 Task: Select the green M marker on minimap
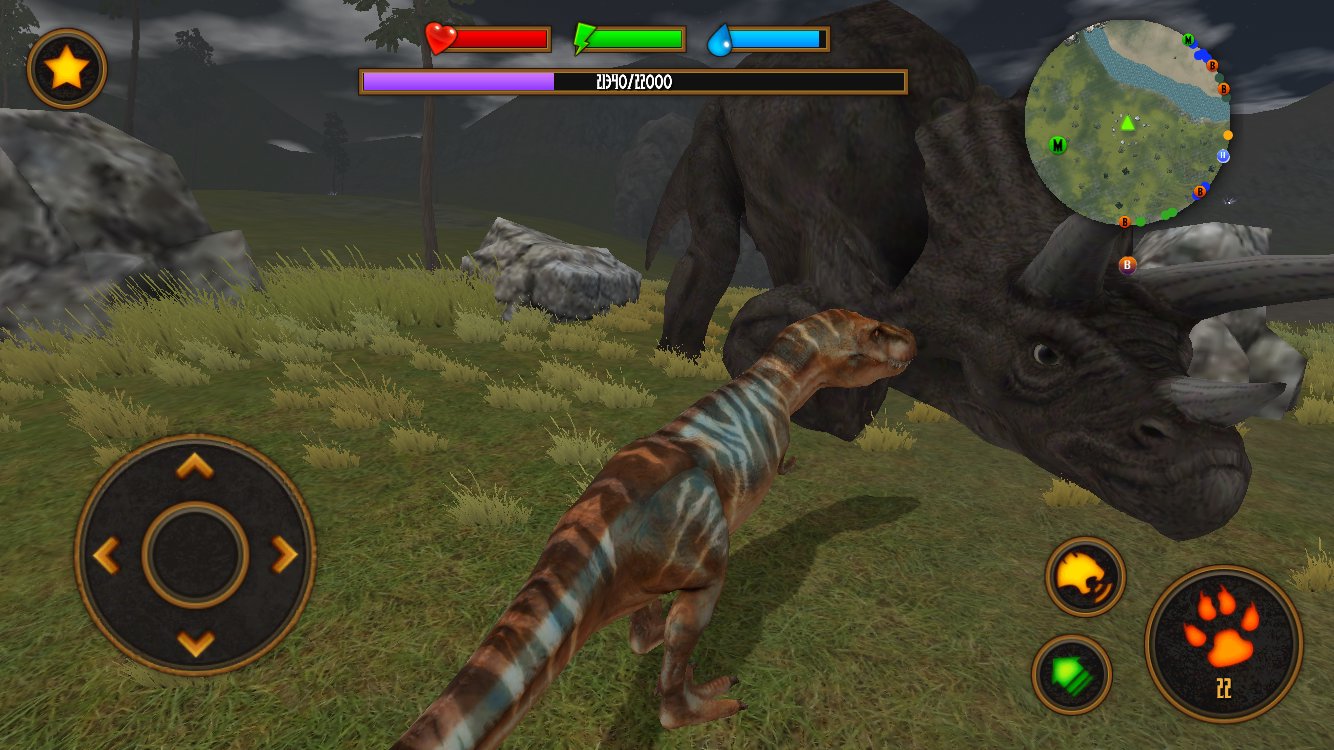pyautogui.click(x=1057, y=143)
